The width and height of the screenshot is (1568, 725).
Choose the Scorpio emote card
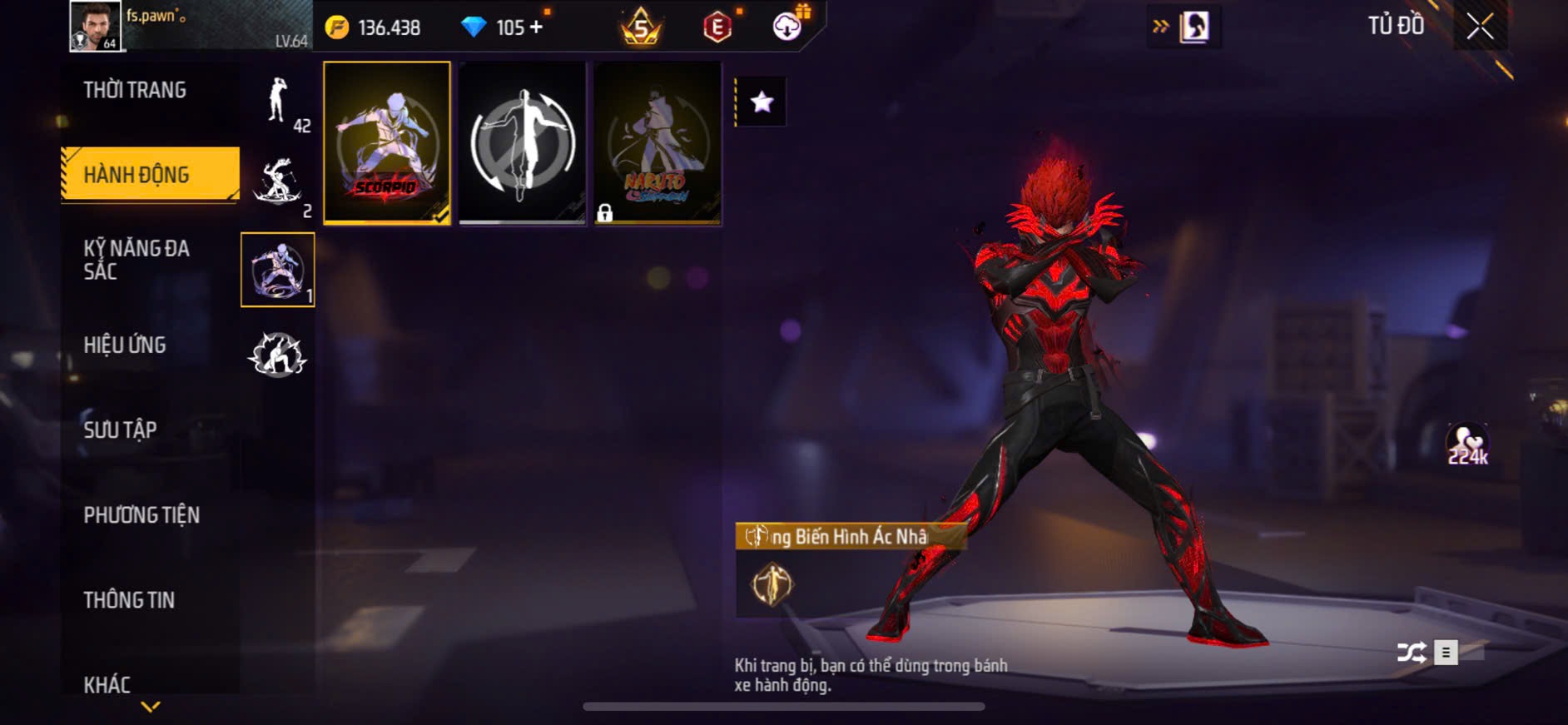click(x=387, y=142)
